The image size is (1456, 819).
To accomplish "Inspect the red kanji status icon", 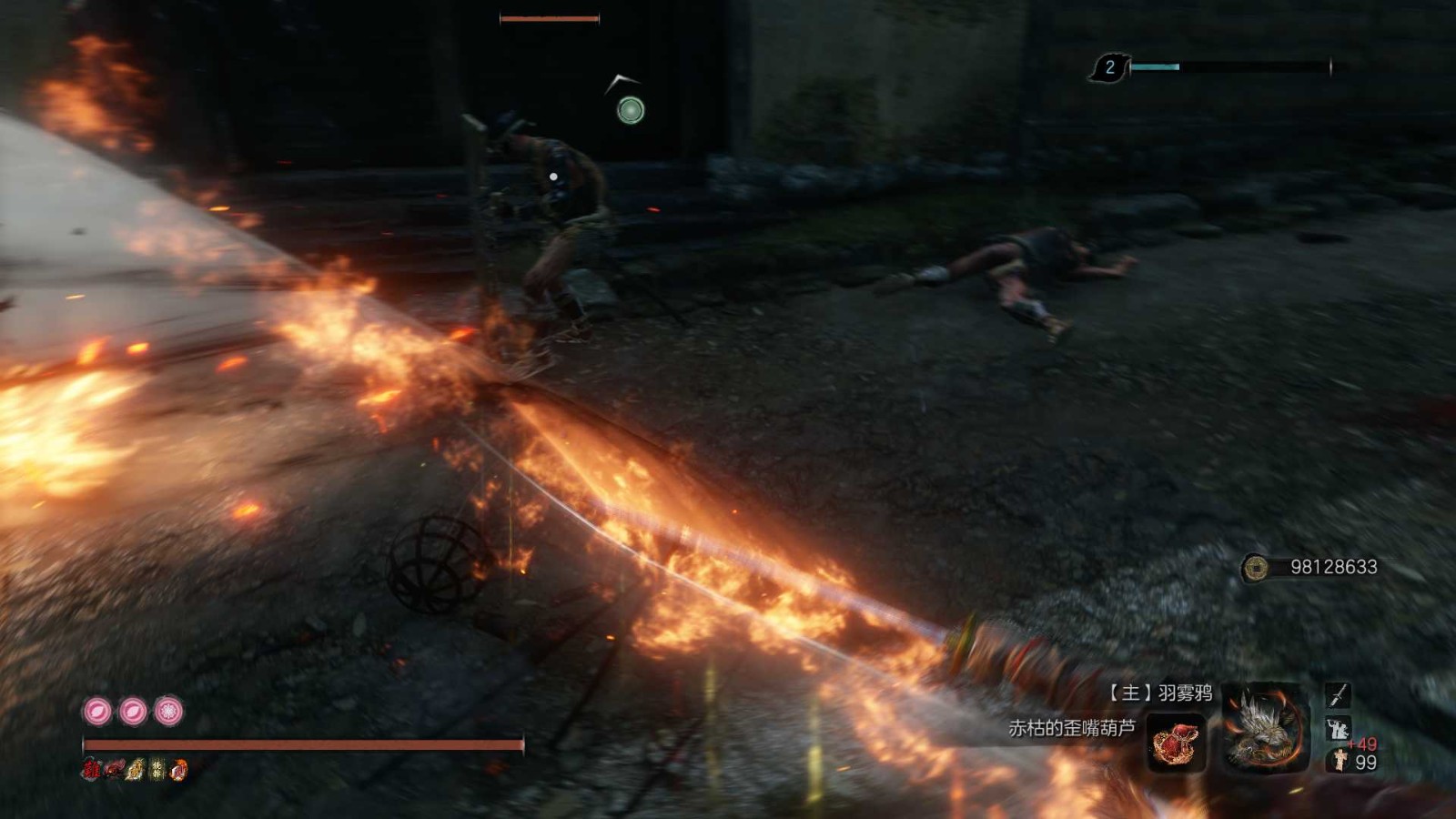I will (91, 770).
